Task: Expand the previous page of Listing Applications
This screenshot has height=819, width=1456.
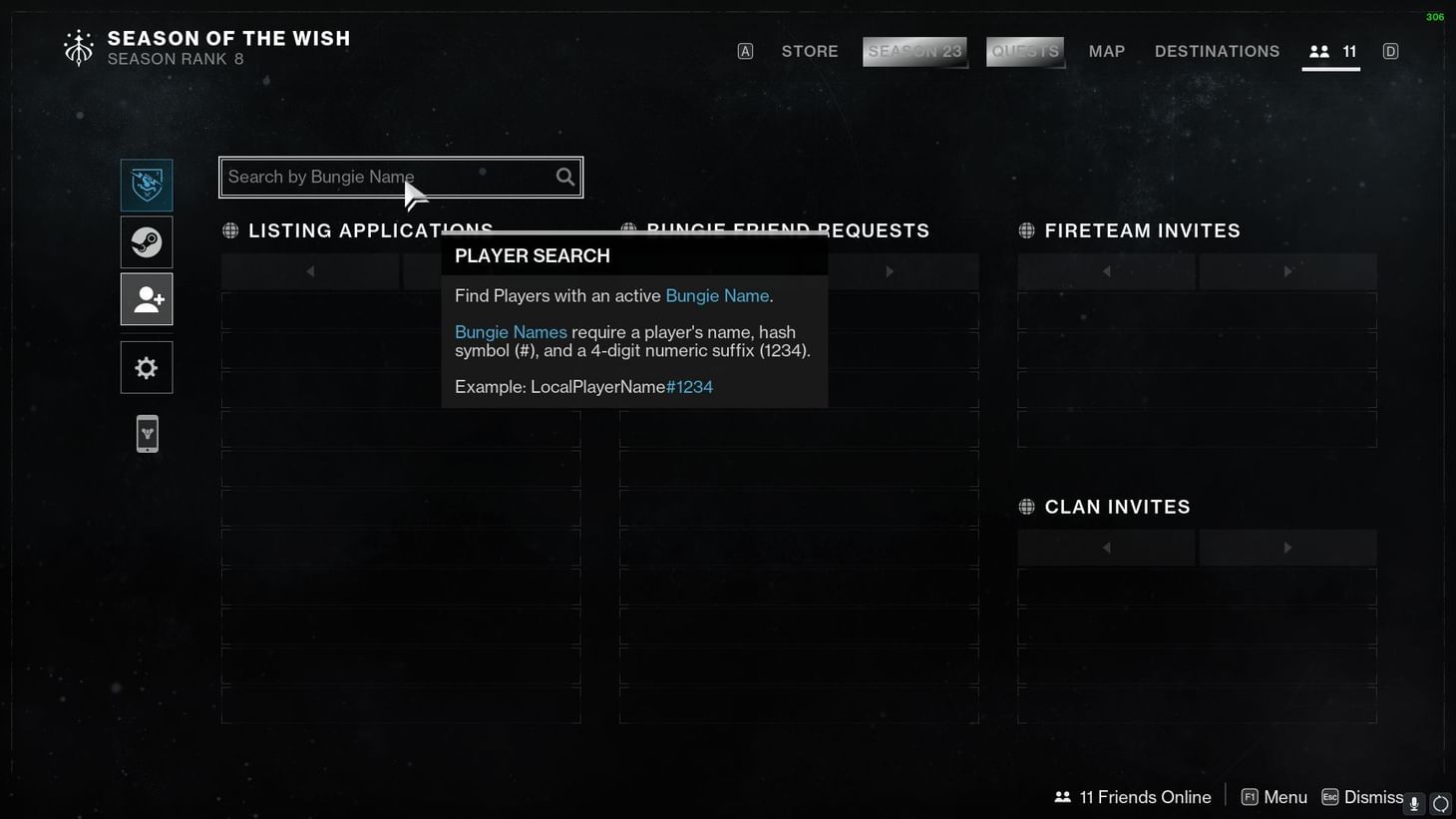Action: pos(310,270)
